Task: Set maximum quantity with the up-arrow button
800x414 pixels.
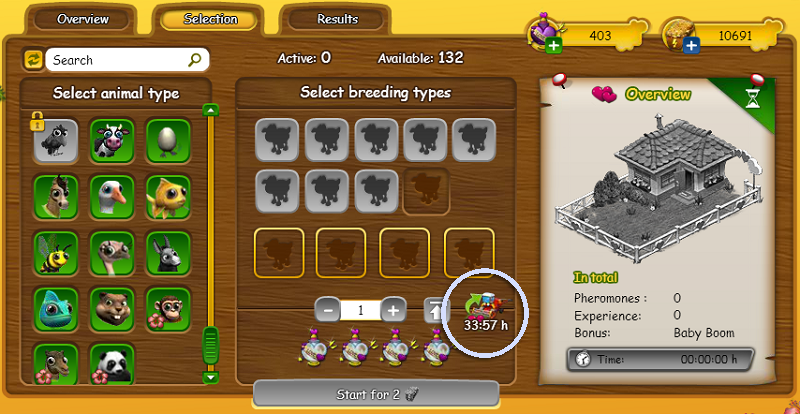Action: [432, 310]
